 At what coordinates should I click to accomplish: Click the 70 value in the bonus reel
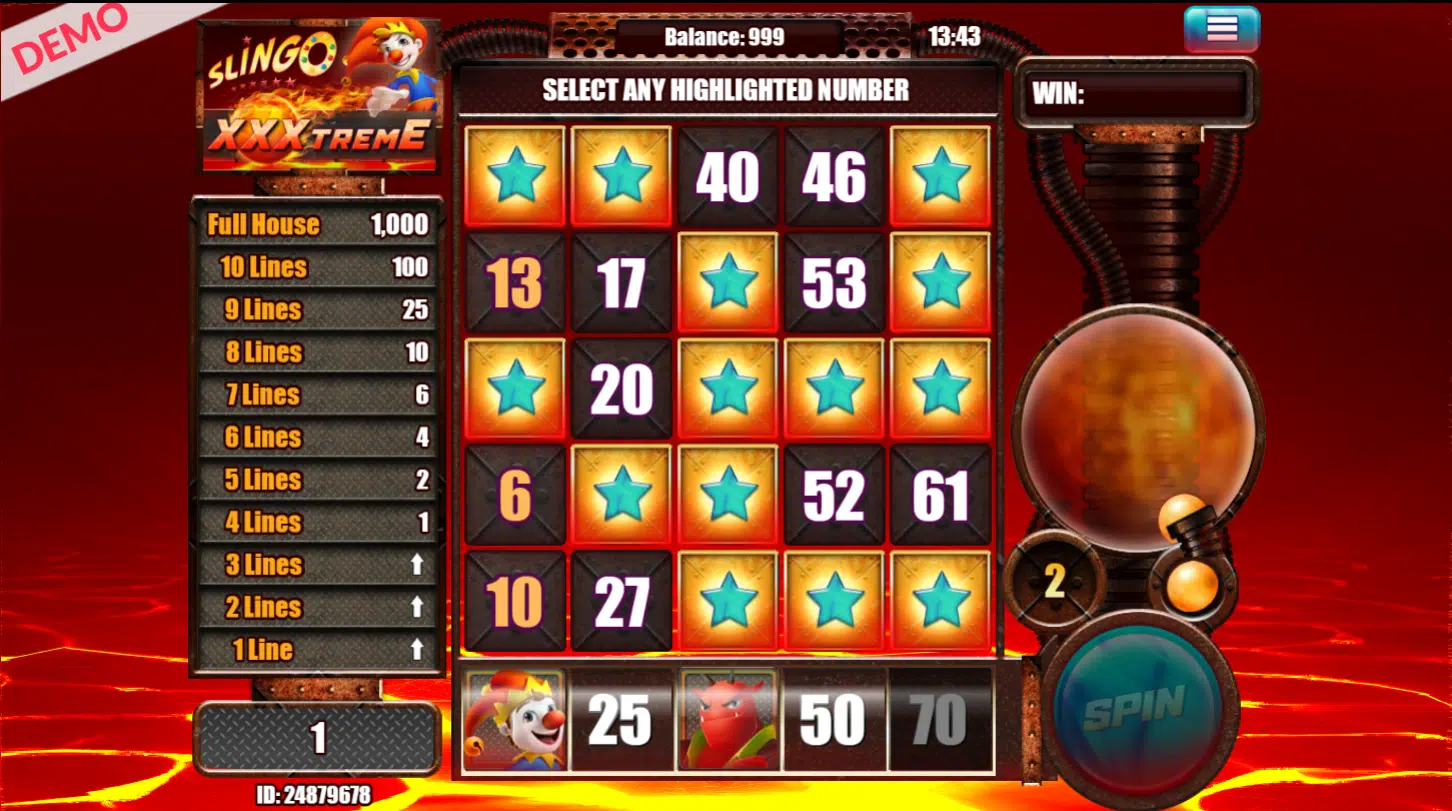coord(938,722)
